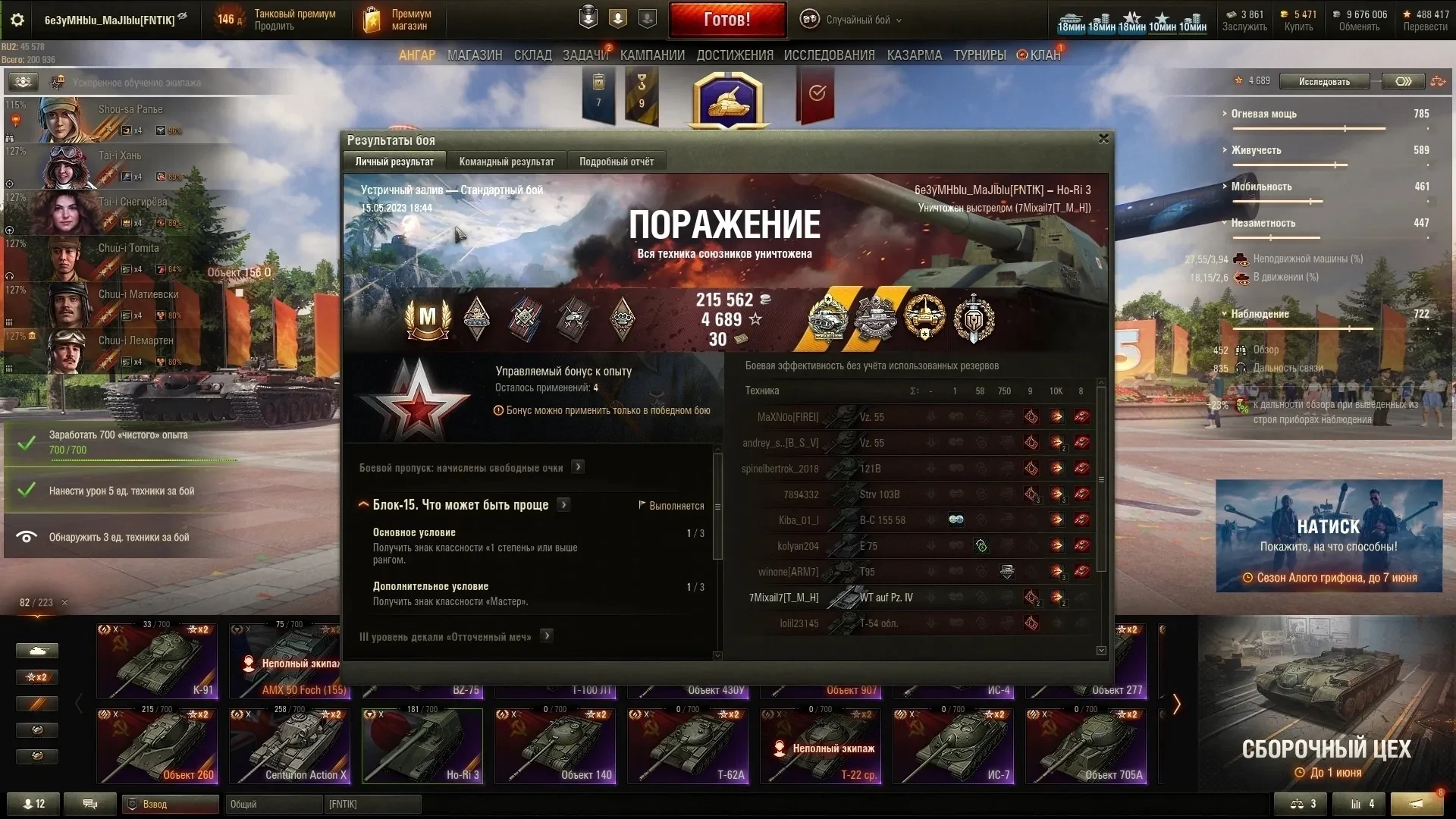Open the Натиск event banner
The height and width of the screenshot is (819, 1456).
(1329, 535)
